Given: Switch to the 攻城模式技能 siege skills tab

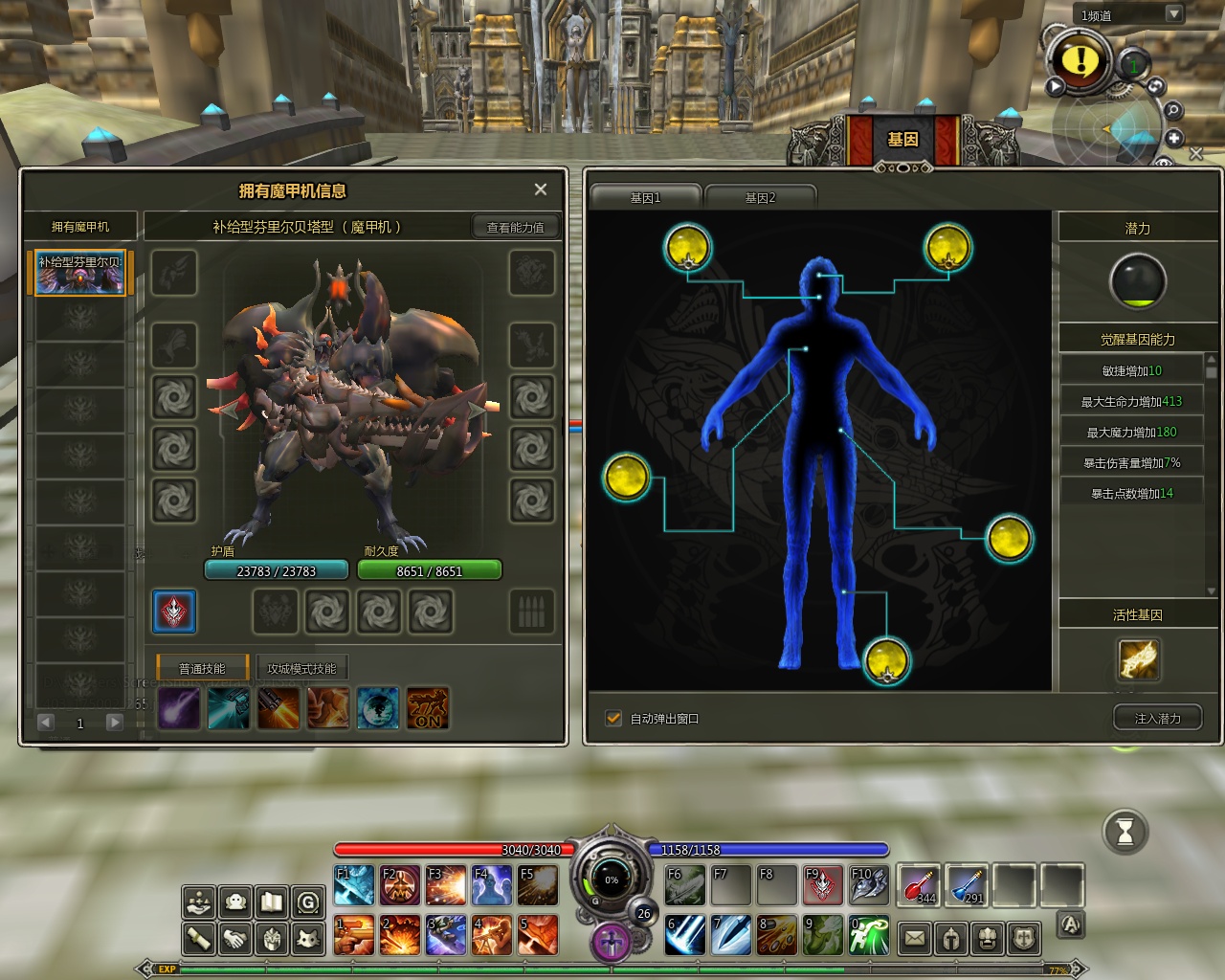Looking at the screenshot, I should [301, 668].
